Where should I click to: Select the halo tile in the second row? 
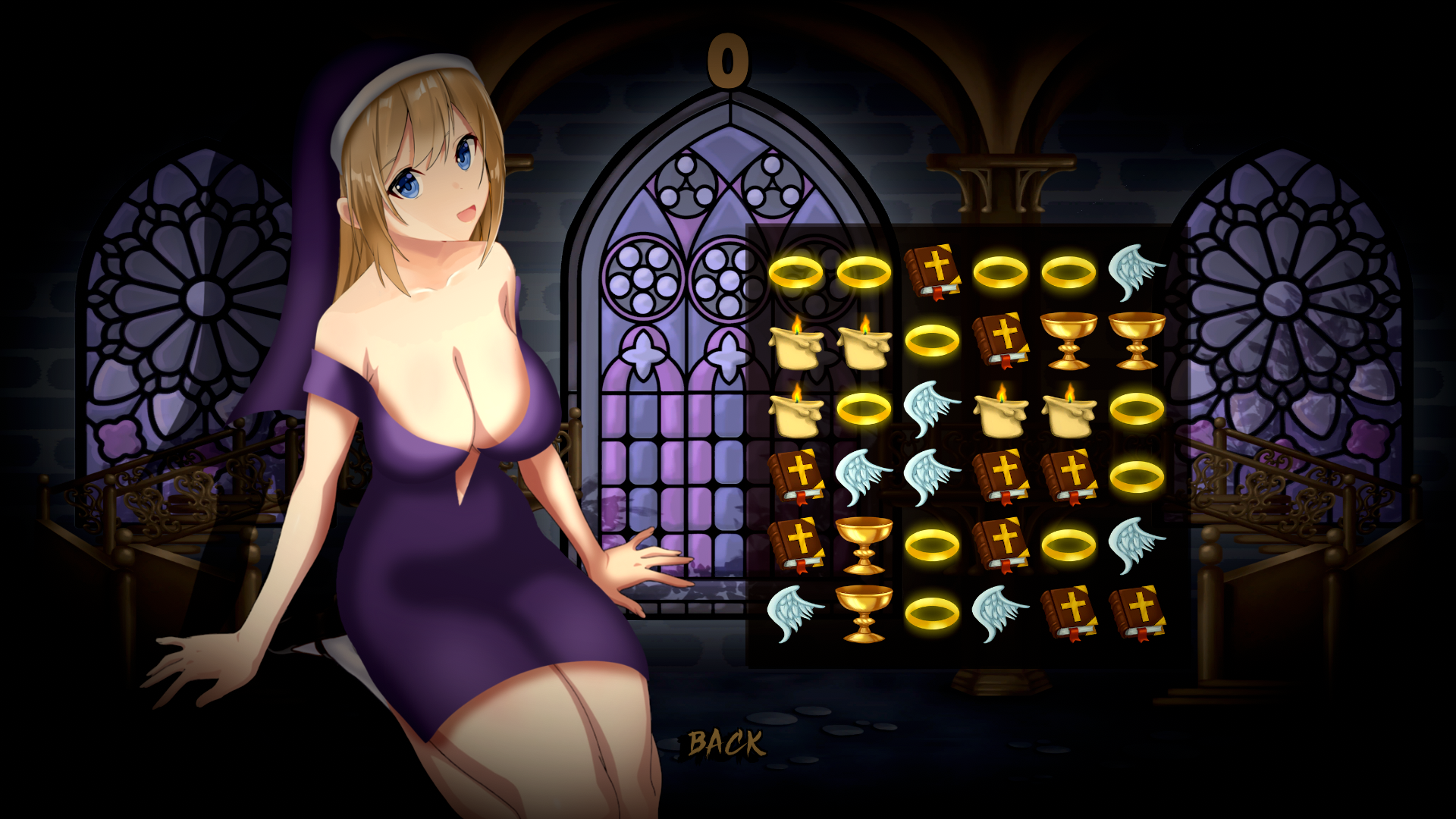tap(932, 340)
